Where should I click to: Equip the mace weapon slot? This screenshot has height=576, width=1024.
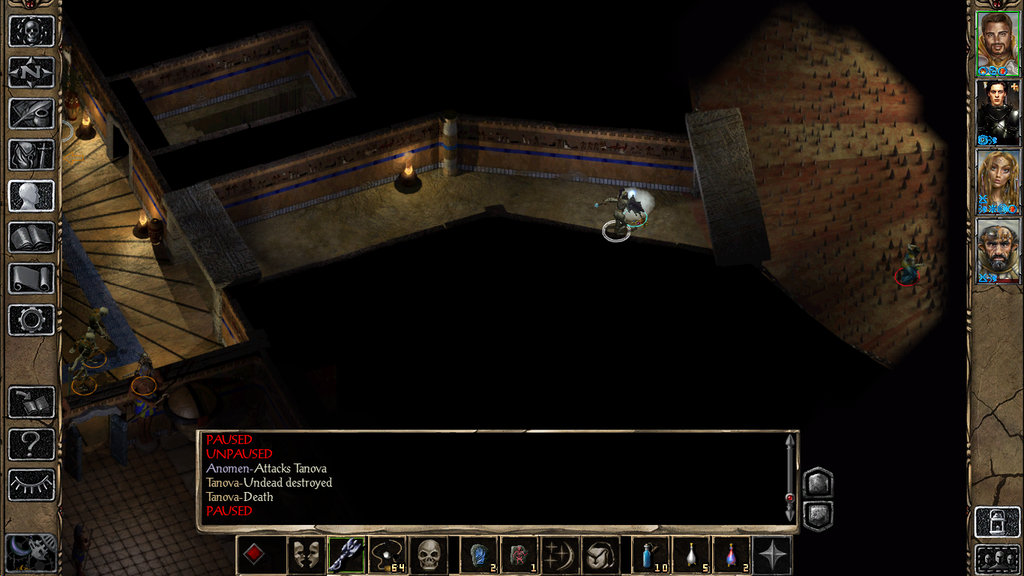point(346,555)
